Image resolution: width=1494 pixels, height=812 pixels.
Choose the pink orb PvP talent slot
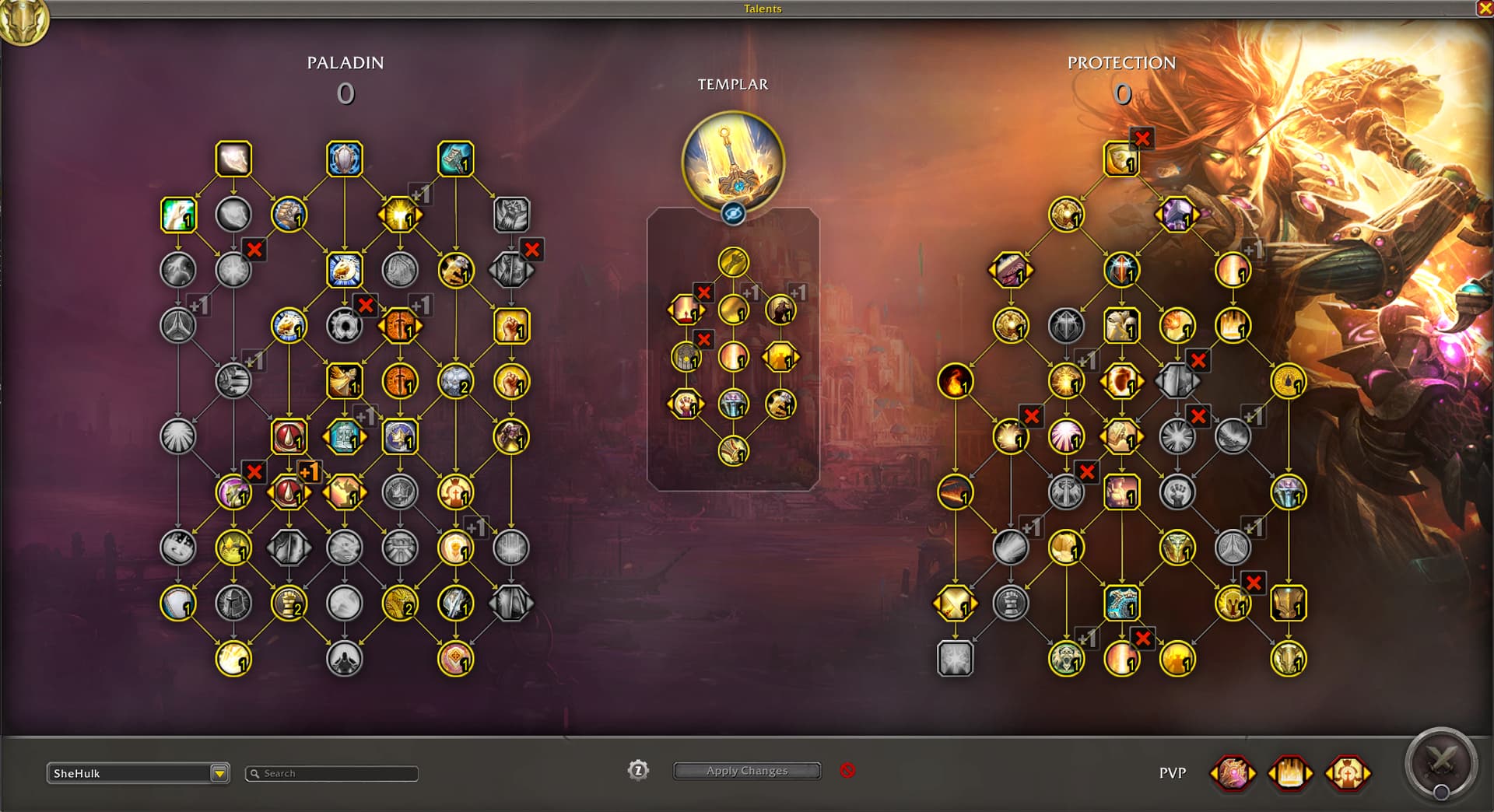point(1233,773)
